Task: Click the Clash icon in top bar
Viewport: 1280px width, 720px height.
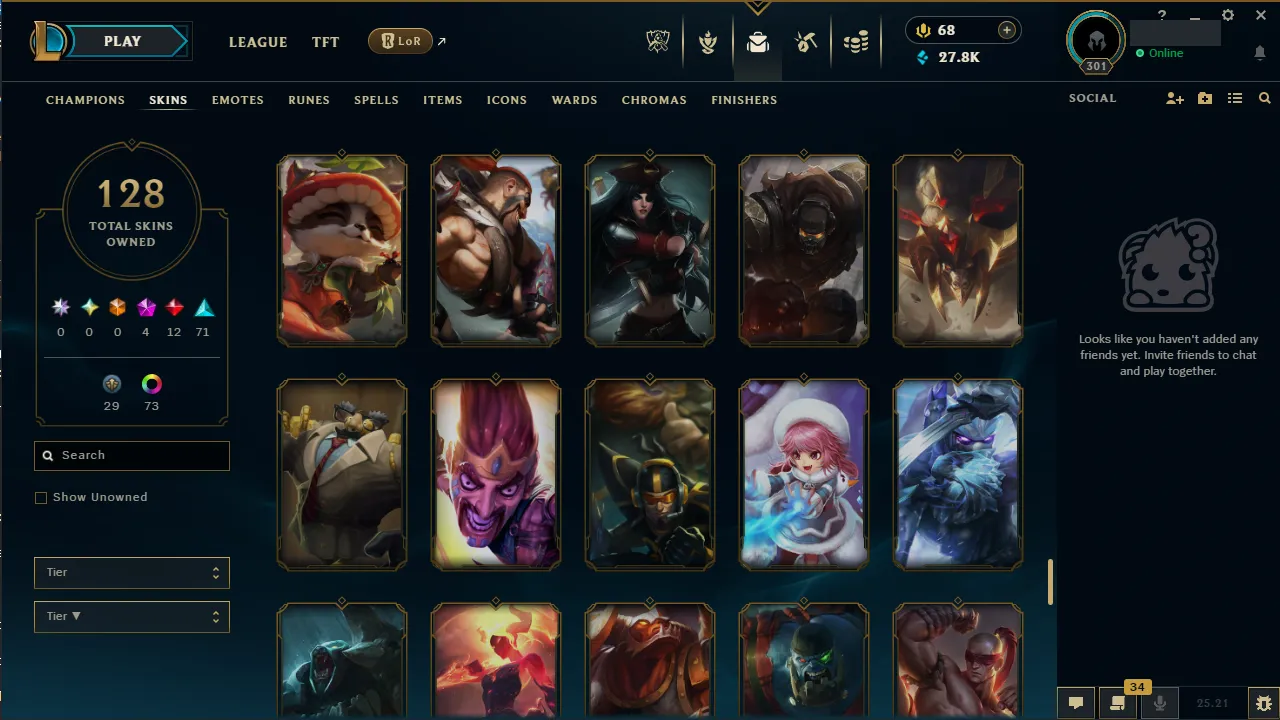Action: 707,42
